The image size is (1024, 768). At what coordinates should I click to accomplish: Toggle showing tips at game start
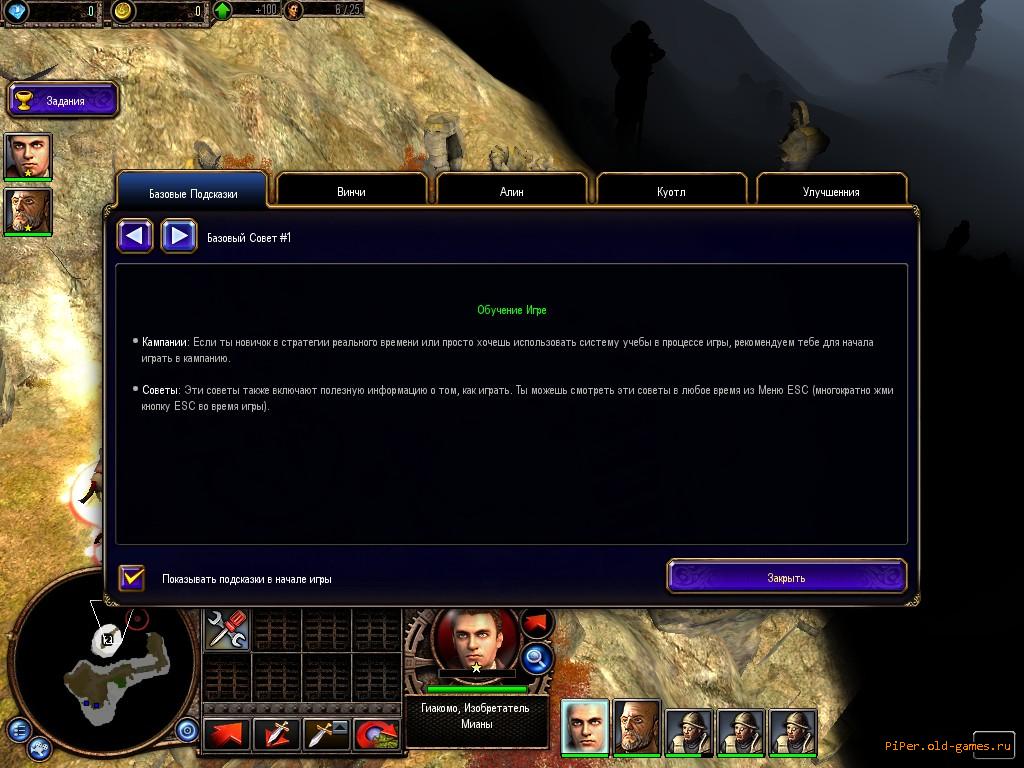132,578
